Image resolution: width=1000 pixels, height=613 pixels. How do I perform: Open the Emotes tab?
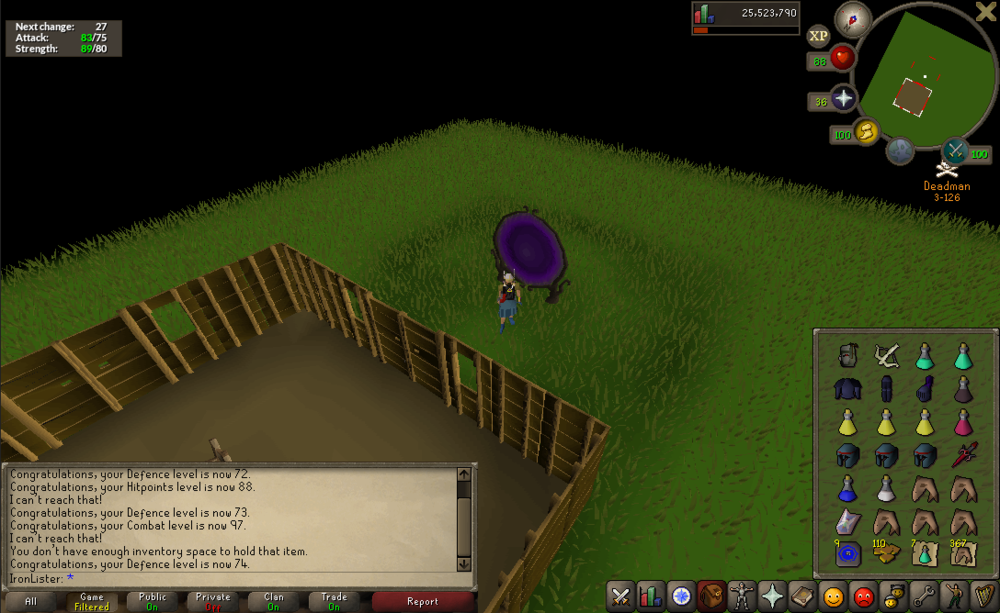pyautogui.click(x=955, y=596)
